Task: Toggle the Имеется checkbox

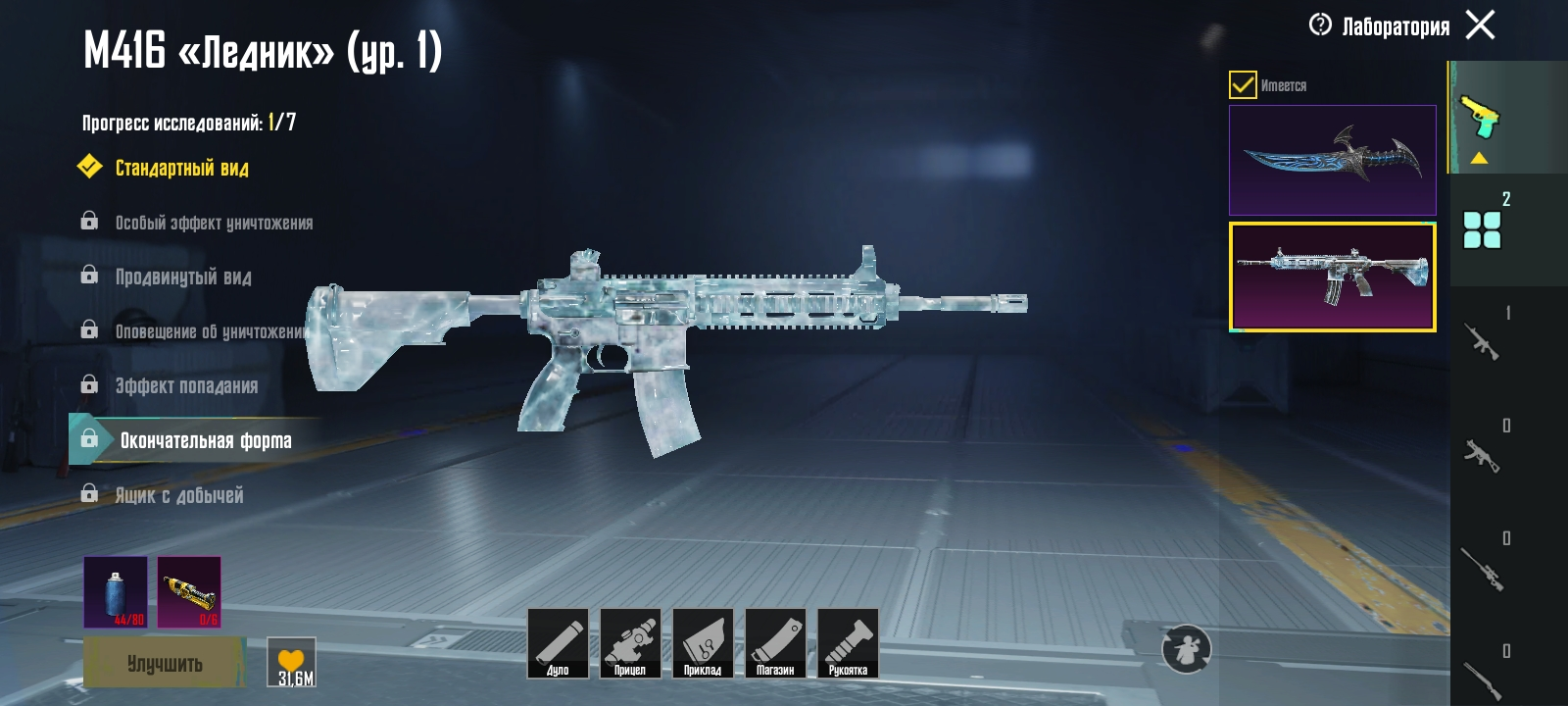Action: 1243,85
